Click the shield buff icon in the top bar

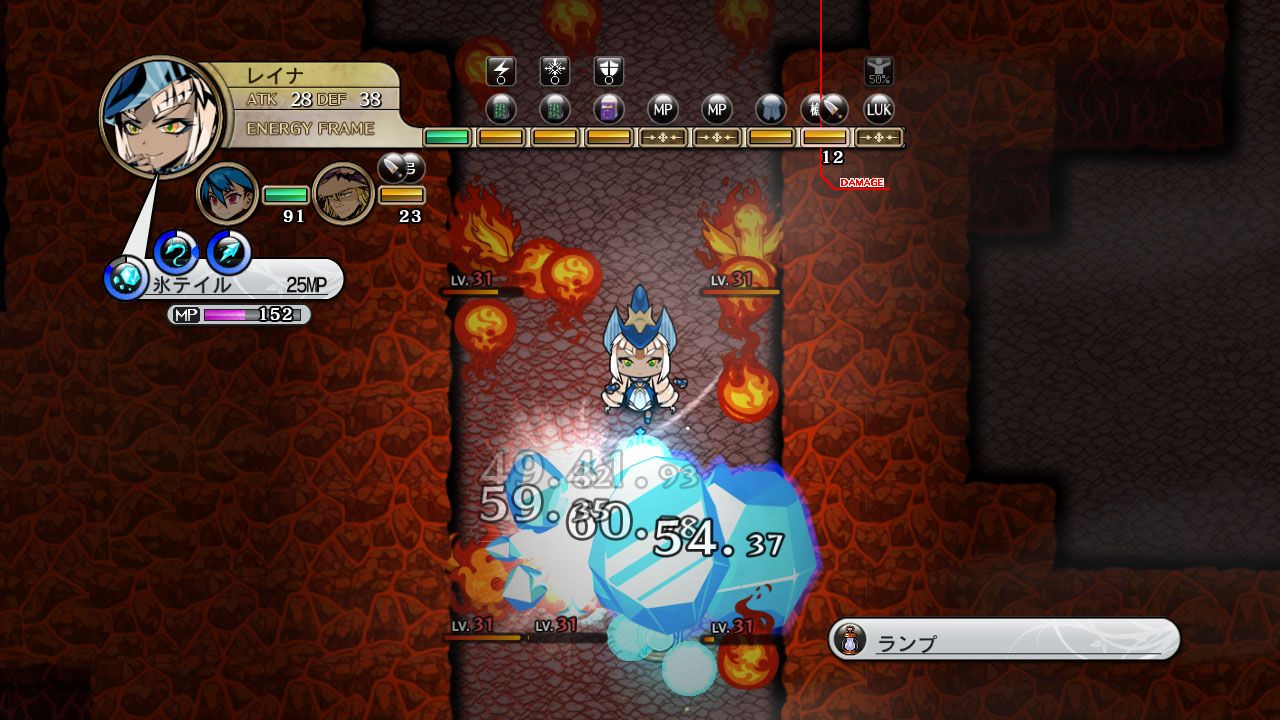tap(607, 70)
